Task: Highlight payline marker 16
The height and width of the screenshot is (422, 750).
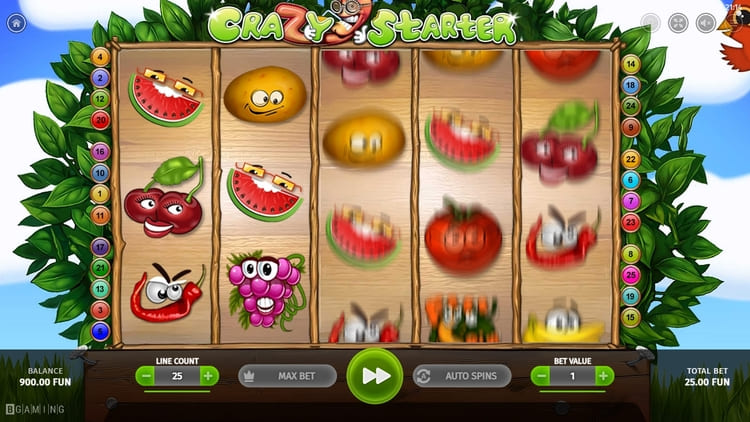Action: point(100,152)
